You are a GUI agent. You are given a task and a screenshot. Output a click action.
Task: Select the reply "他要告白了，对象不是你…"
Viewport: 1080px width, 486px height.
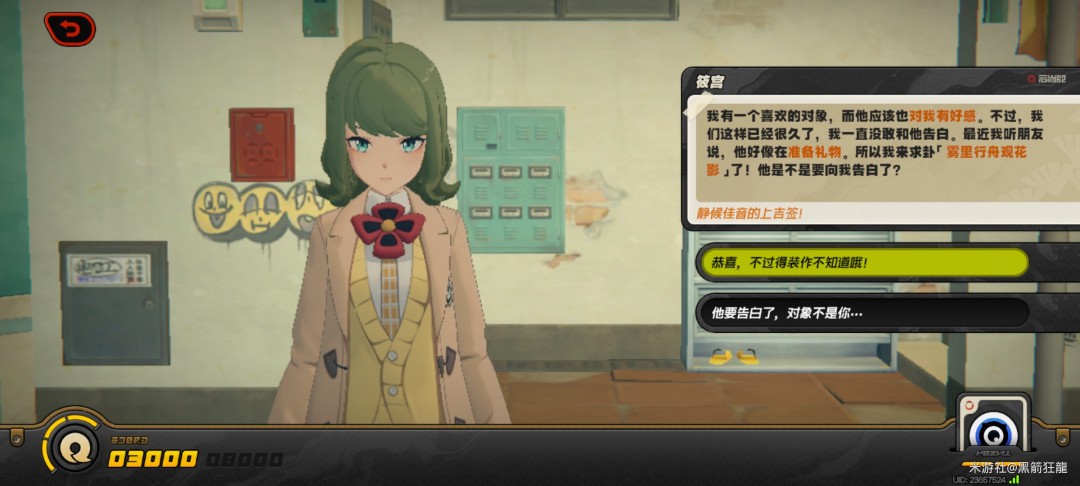(x=862, y=312)
